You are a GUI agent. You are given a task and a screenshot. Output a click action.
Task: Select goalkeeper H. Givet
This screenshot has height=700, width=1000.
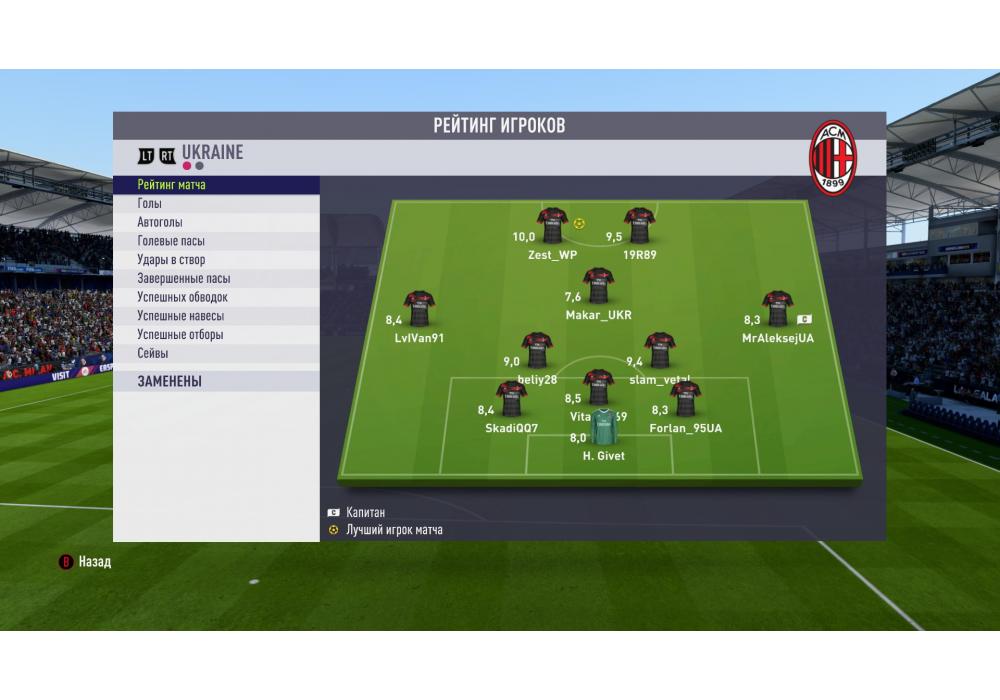[x=603, y=427]
